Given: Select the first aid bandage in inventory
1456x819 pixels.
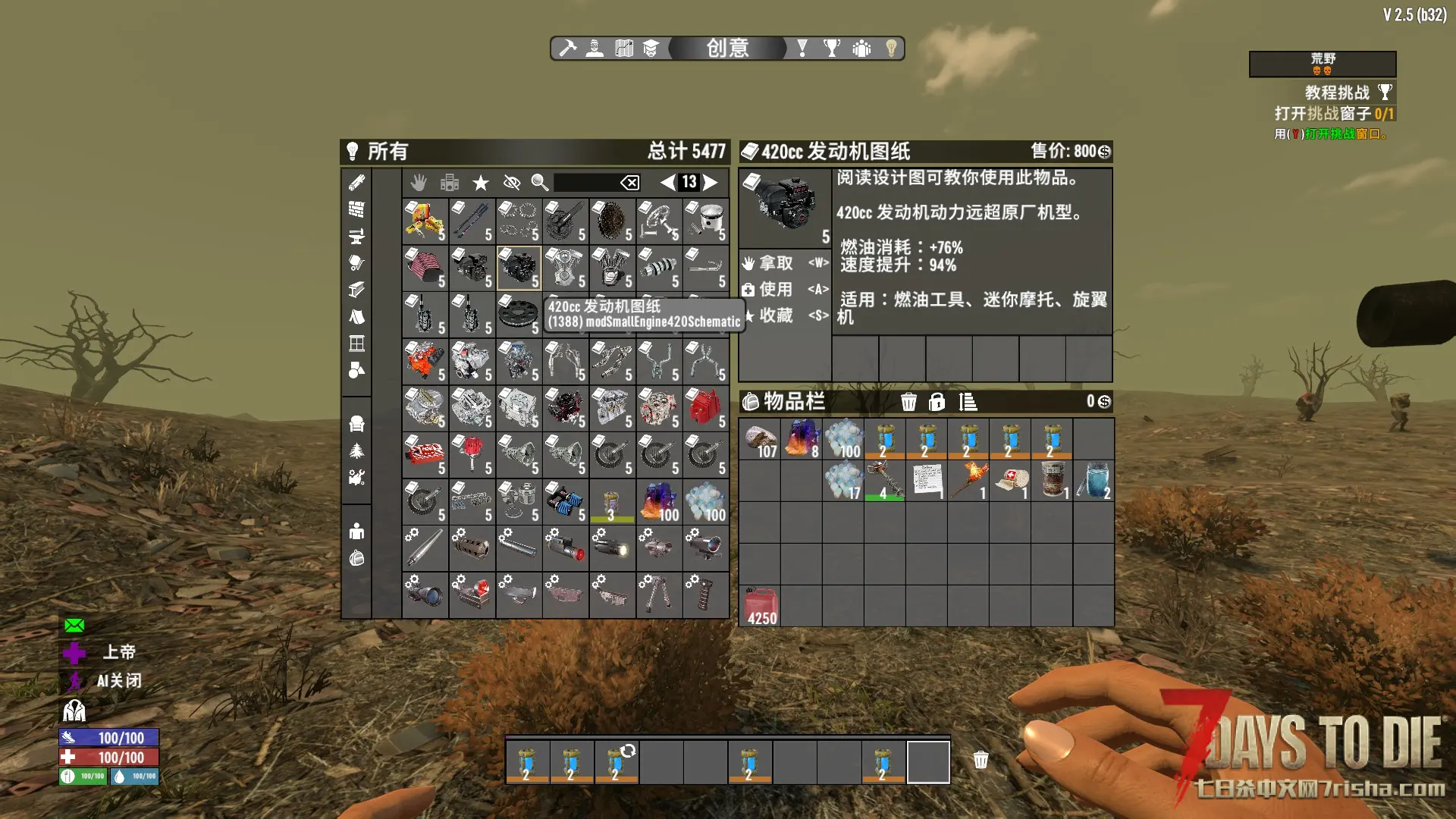Looking at the screenshot, I should tap(1009, 481).
